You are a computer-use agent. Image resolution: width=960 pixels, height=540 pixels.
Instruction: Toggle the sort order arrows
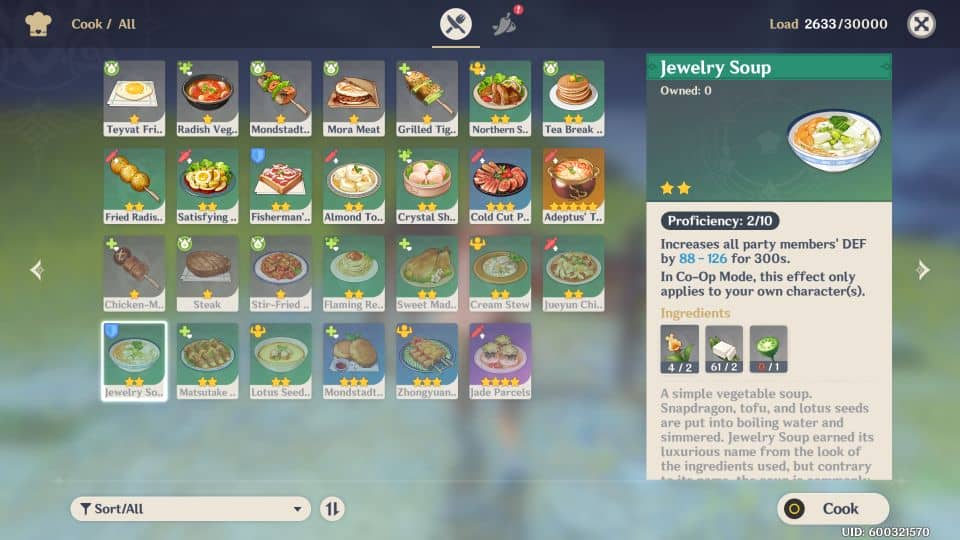332,508
